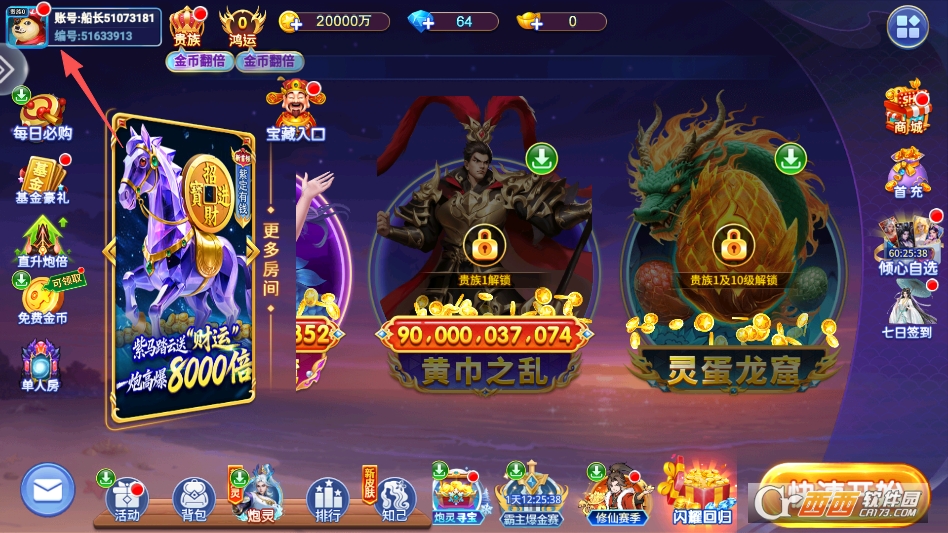Screen dimensions: 948x533
Task: Show the 排行 rankings
Action: (x=327, y=499)
